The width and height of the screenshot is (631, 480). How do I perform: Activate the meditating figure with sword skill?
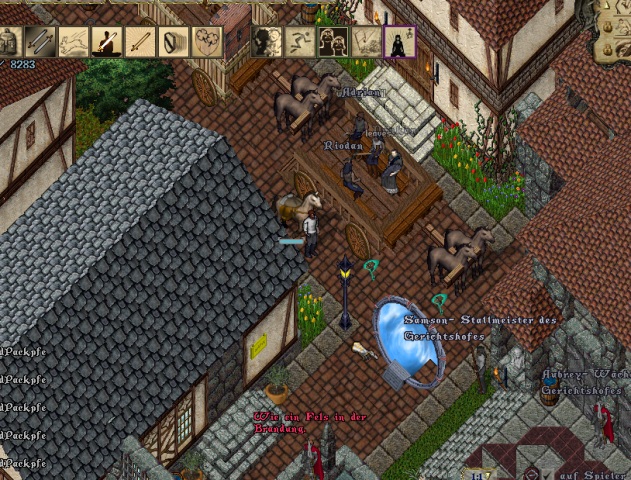[106, 41]
